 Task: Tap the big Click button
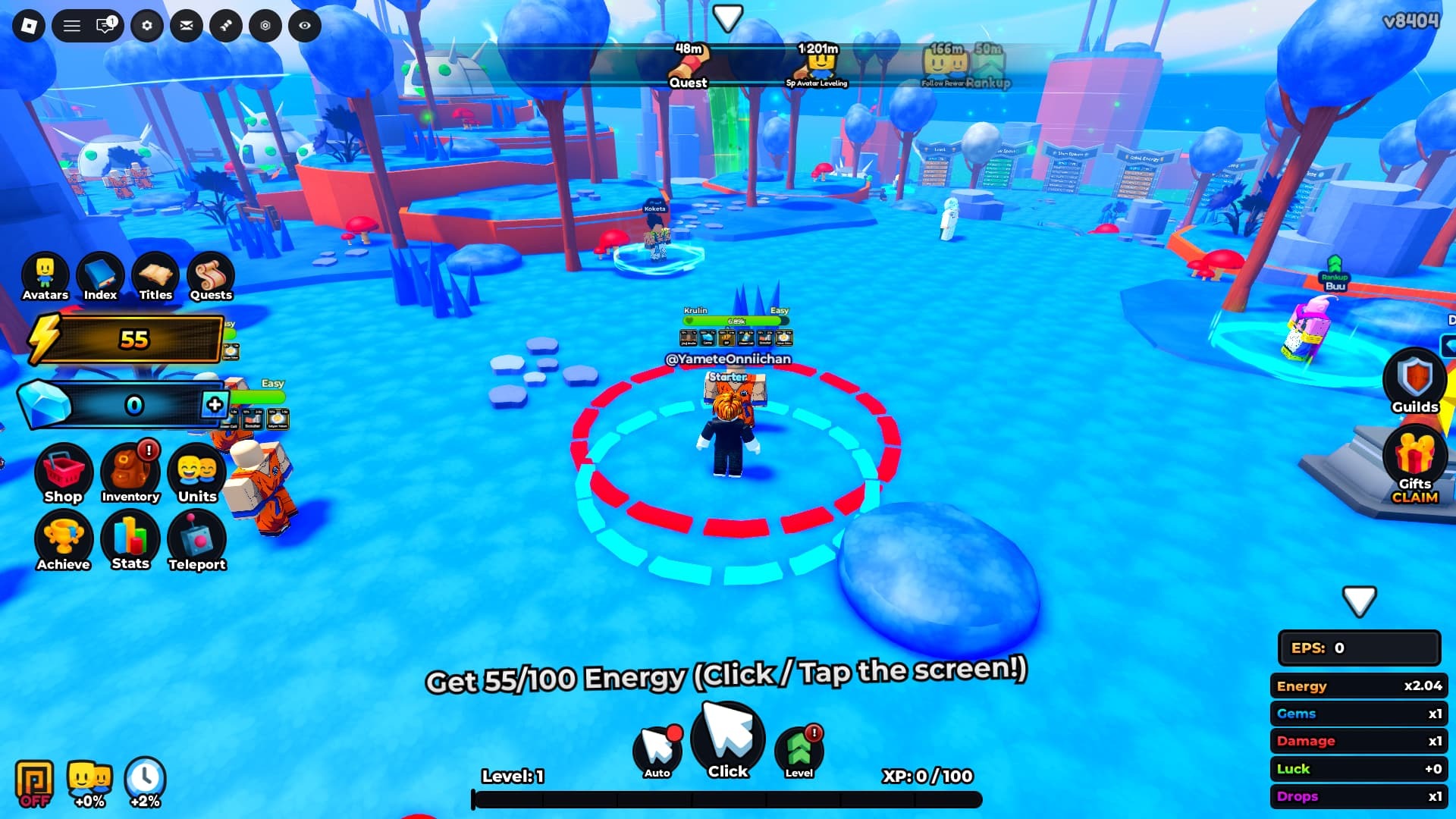coord(728,741)
